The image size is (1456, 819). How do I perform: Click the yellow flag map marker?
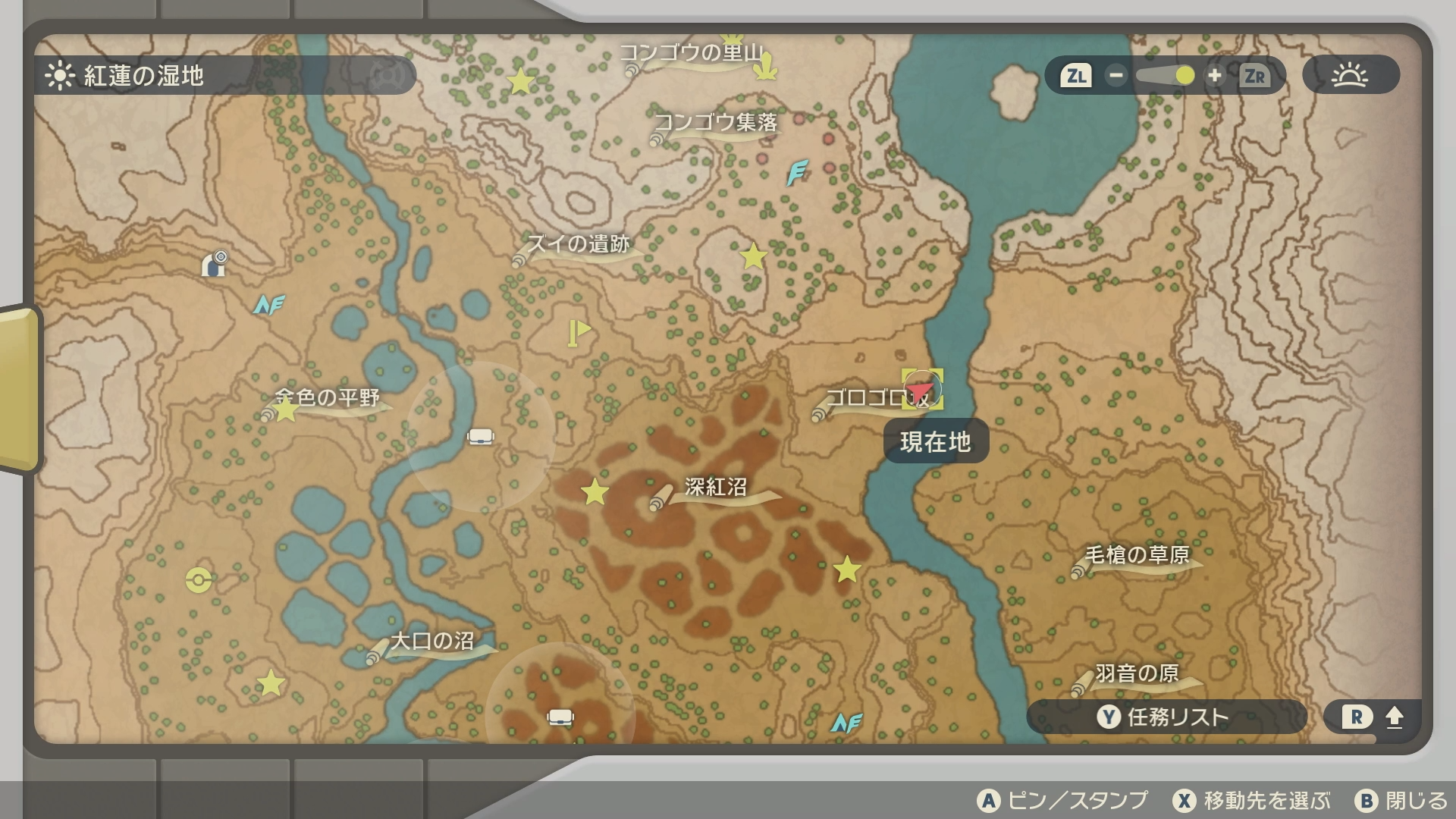579,333
